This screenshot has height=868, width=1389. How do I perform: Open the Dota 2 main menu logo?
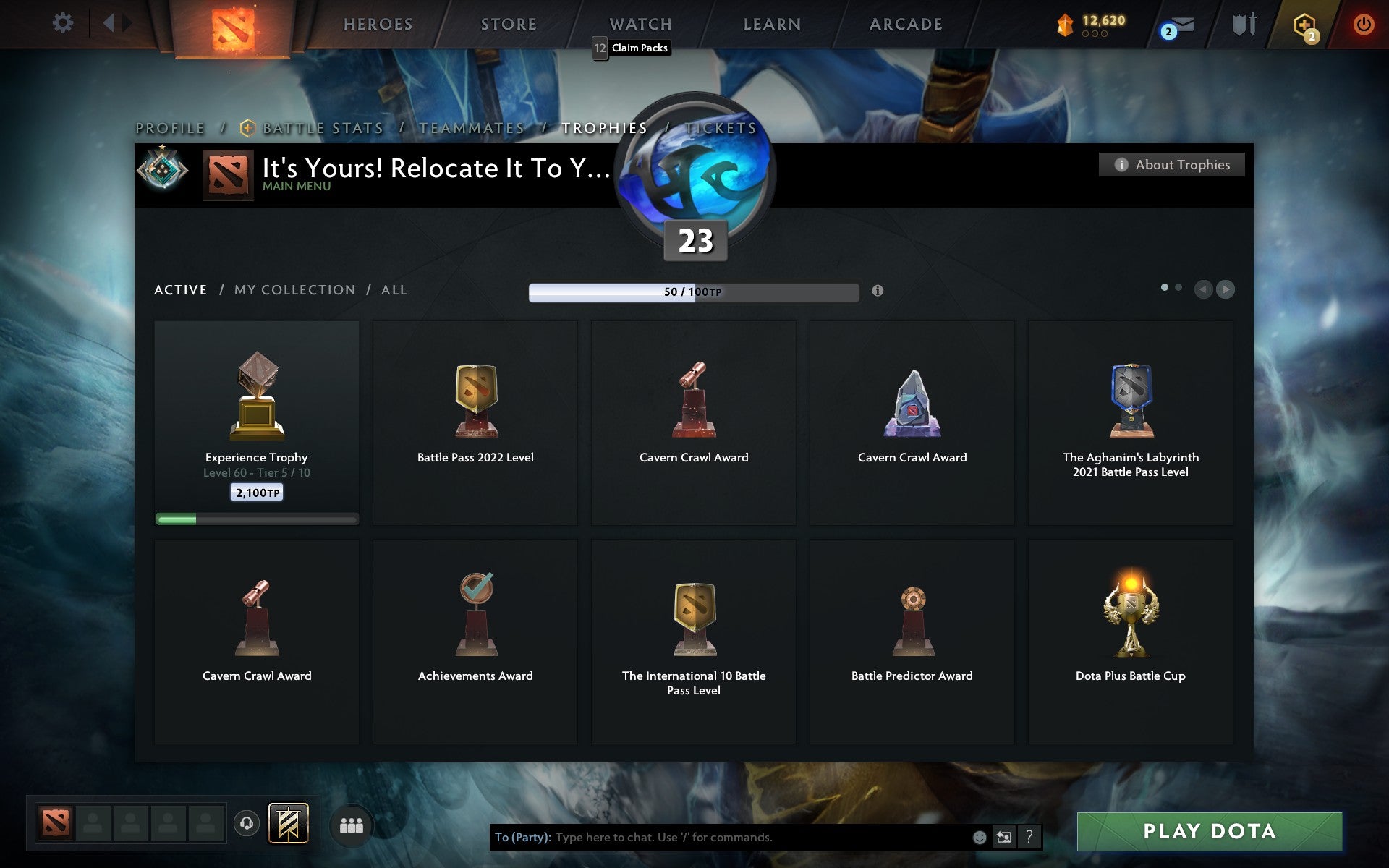coord(231,25)
